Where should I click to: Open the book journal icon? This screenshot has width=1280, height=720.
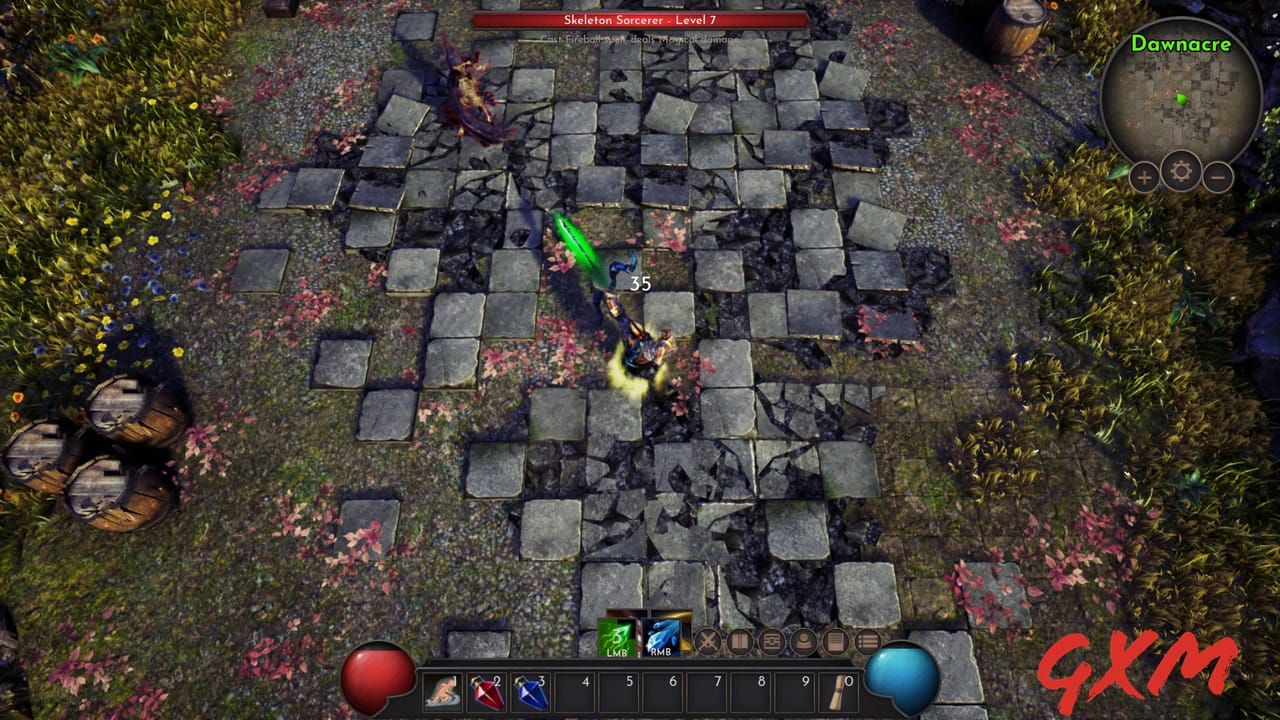click(x=742, y=639)
